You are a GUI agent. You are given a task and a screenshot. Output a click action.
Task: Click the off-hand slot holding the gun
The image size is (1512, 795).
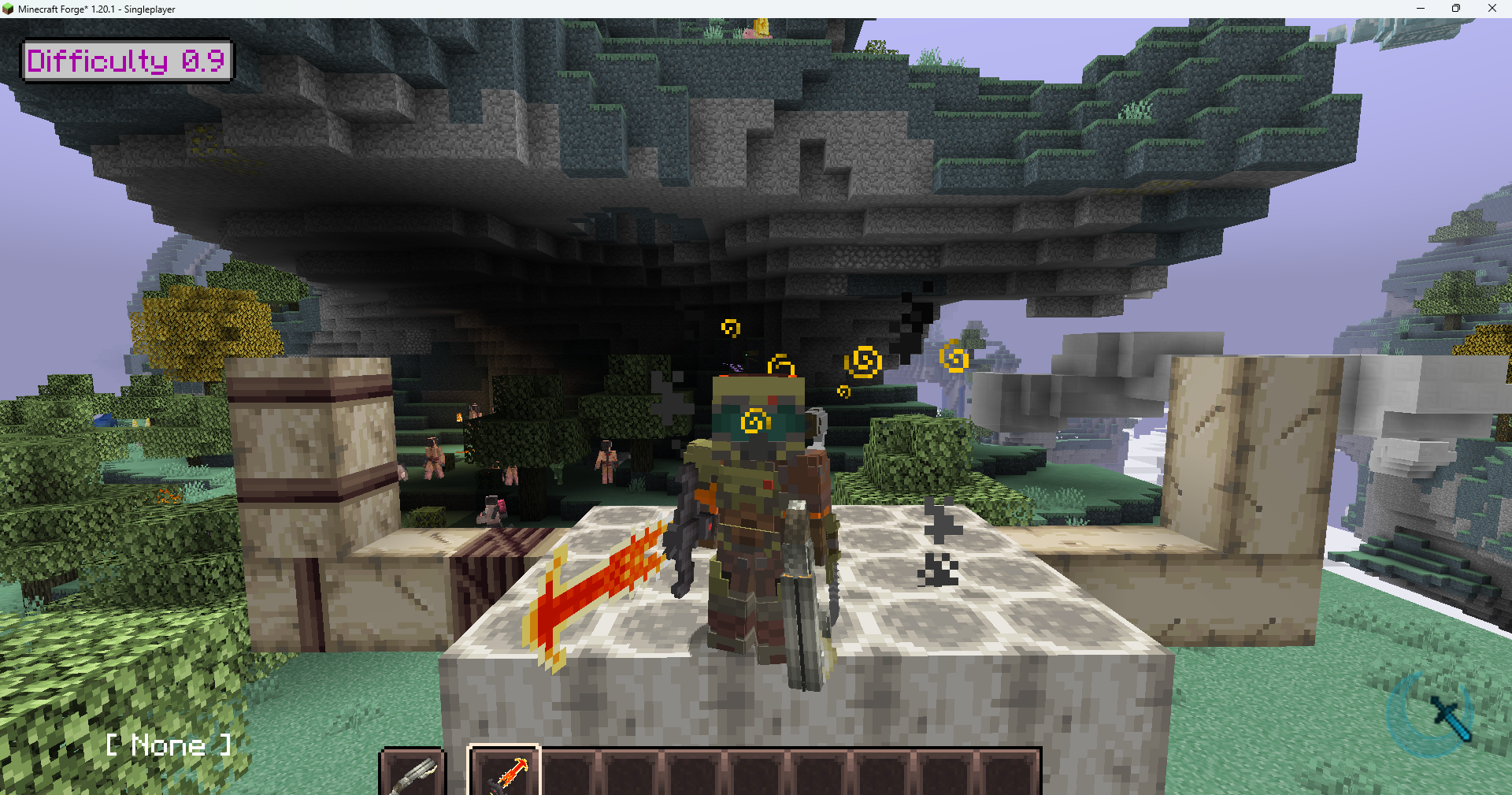413,775
